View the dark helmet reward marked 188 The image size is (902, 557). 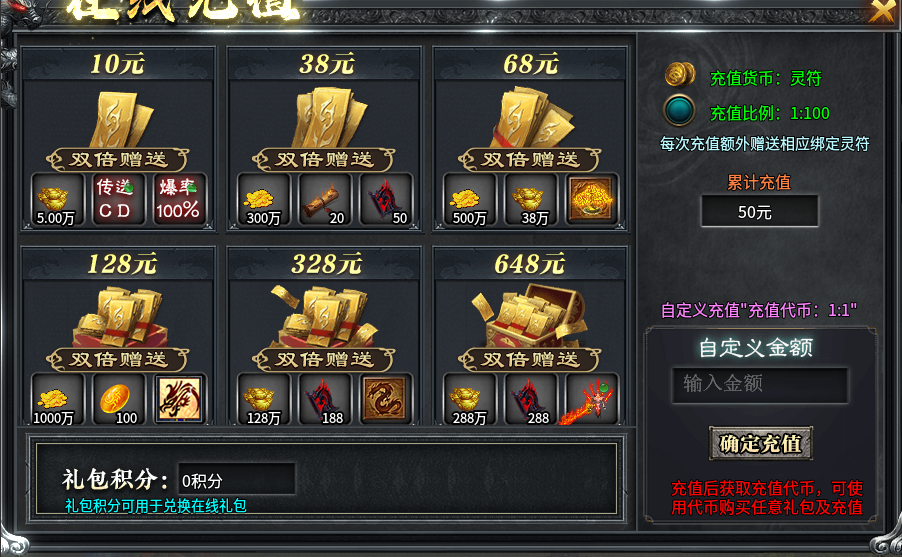(325, 399)
